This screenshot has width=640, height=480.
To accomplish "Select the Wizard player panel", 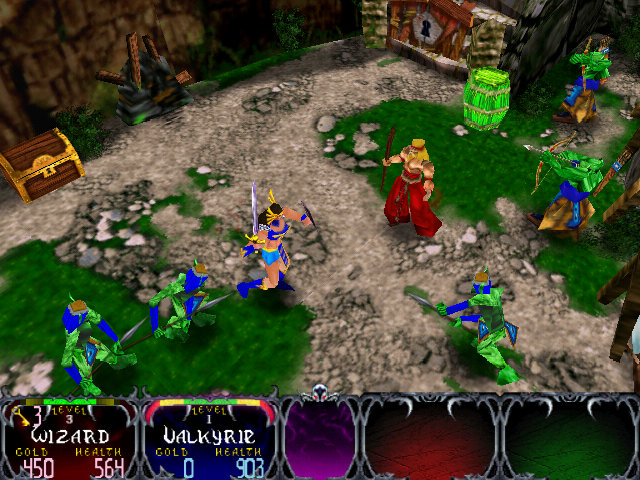I will point(68,438).
